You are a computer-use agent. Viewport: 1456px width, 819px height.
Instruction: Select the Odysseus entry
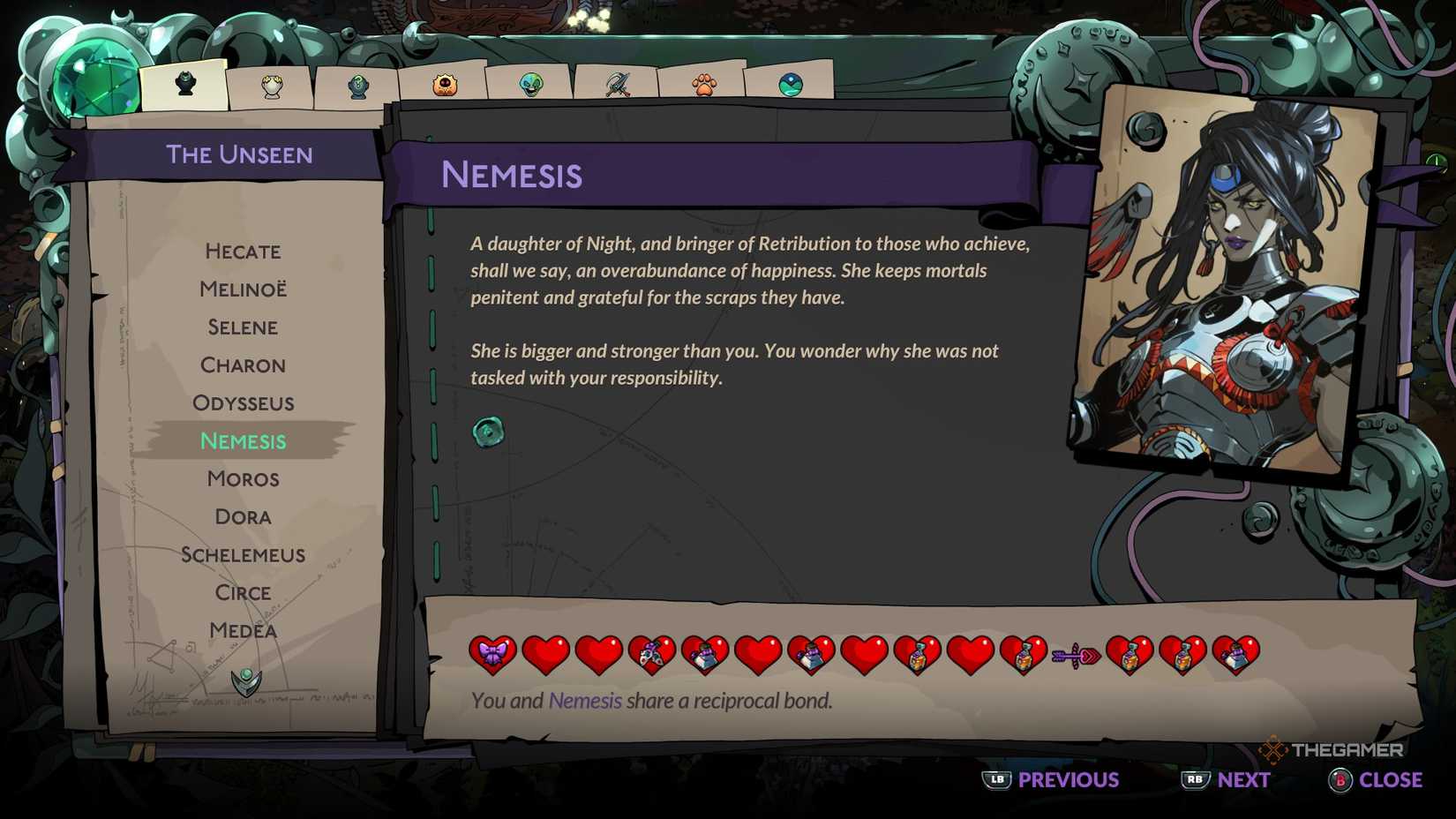click(x=243, y=403)
